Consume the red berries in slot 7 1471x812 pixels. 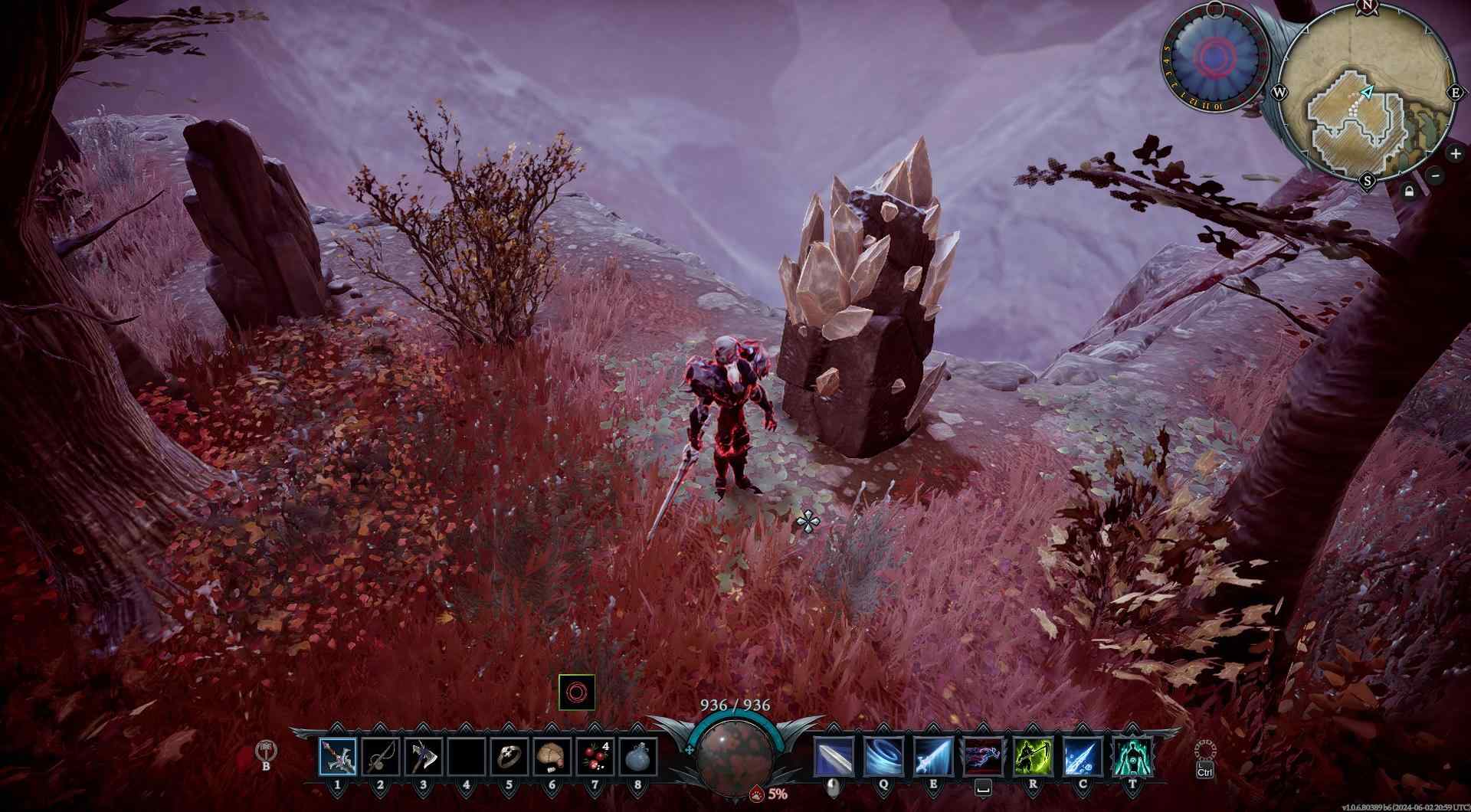[x=595, y=756]
